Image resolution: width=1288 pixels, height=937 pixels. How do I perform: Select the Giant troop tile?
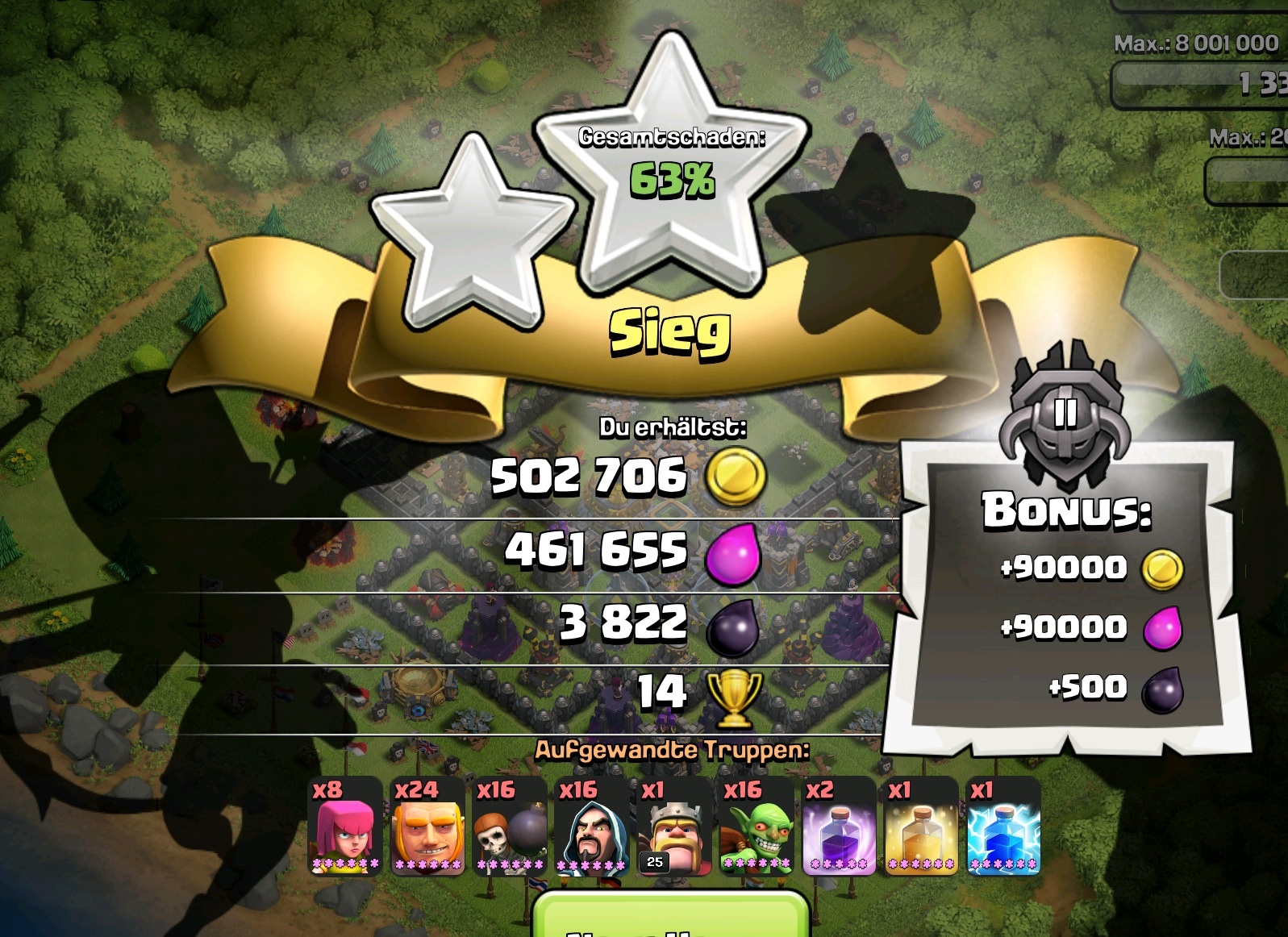point(427,827)
